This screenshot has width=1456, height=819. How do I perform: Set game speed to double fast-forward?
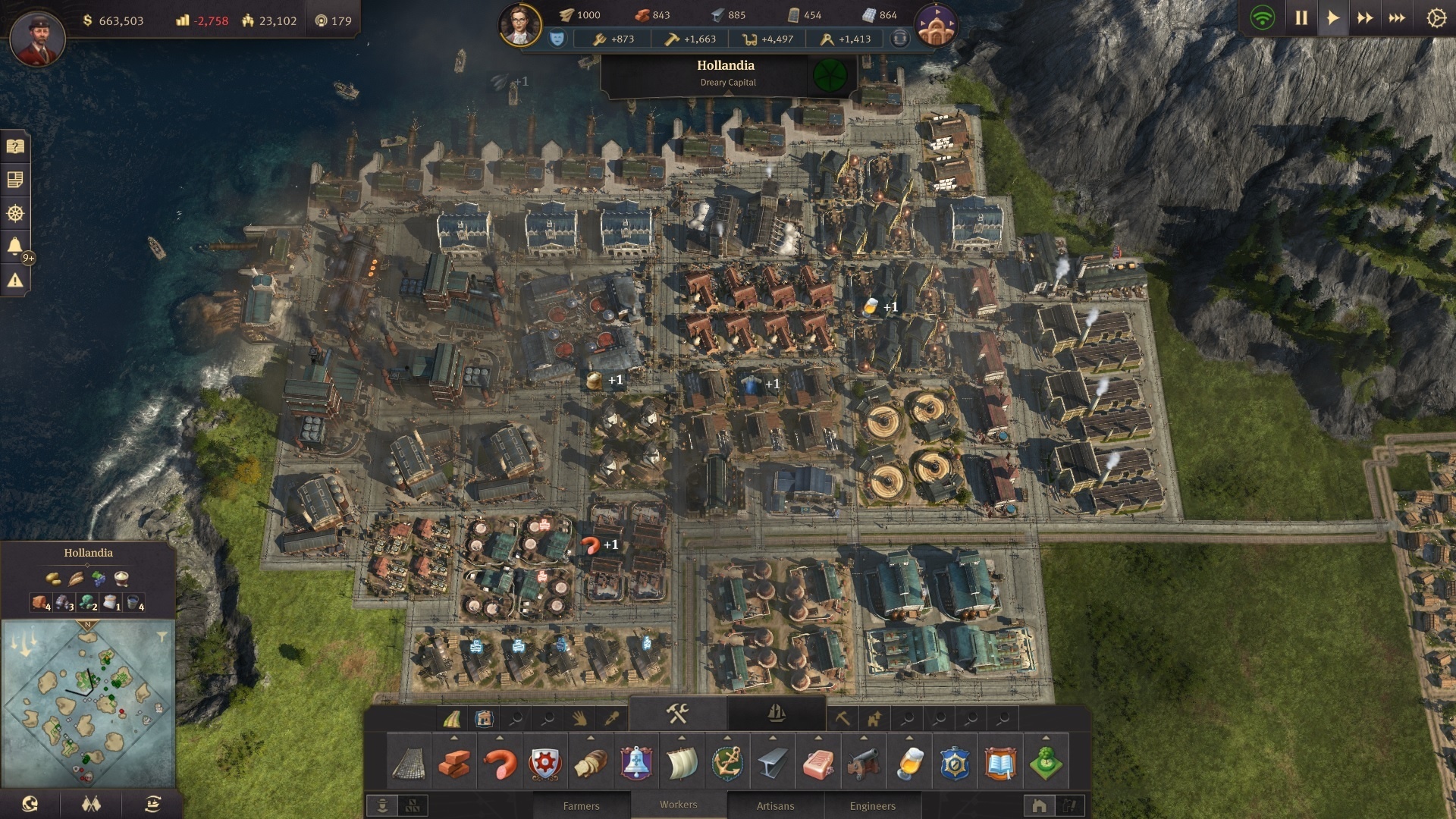tap(1365, 18)
